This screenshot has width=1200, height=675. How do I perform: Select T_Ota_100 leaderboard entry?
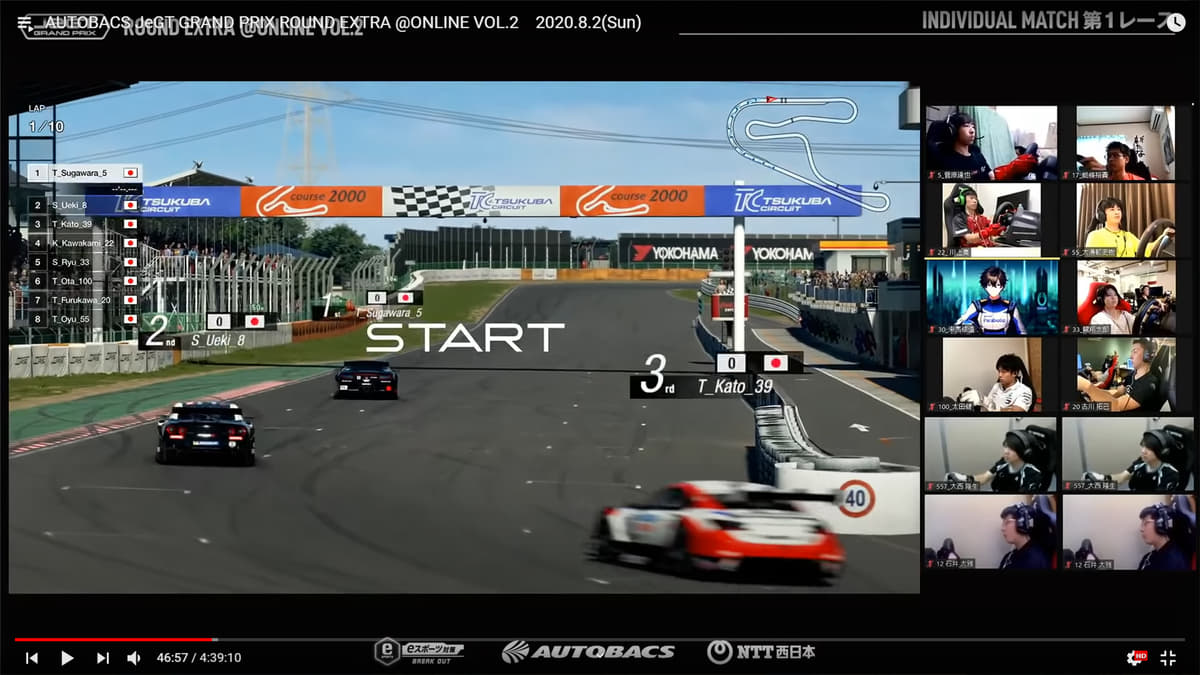click(75, 281)
